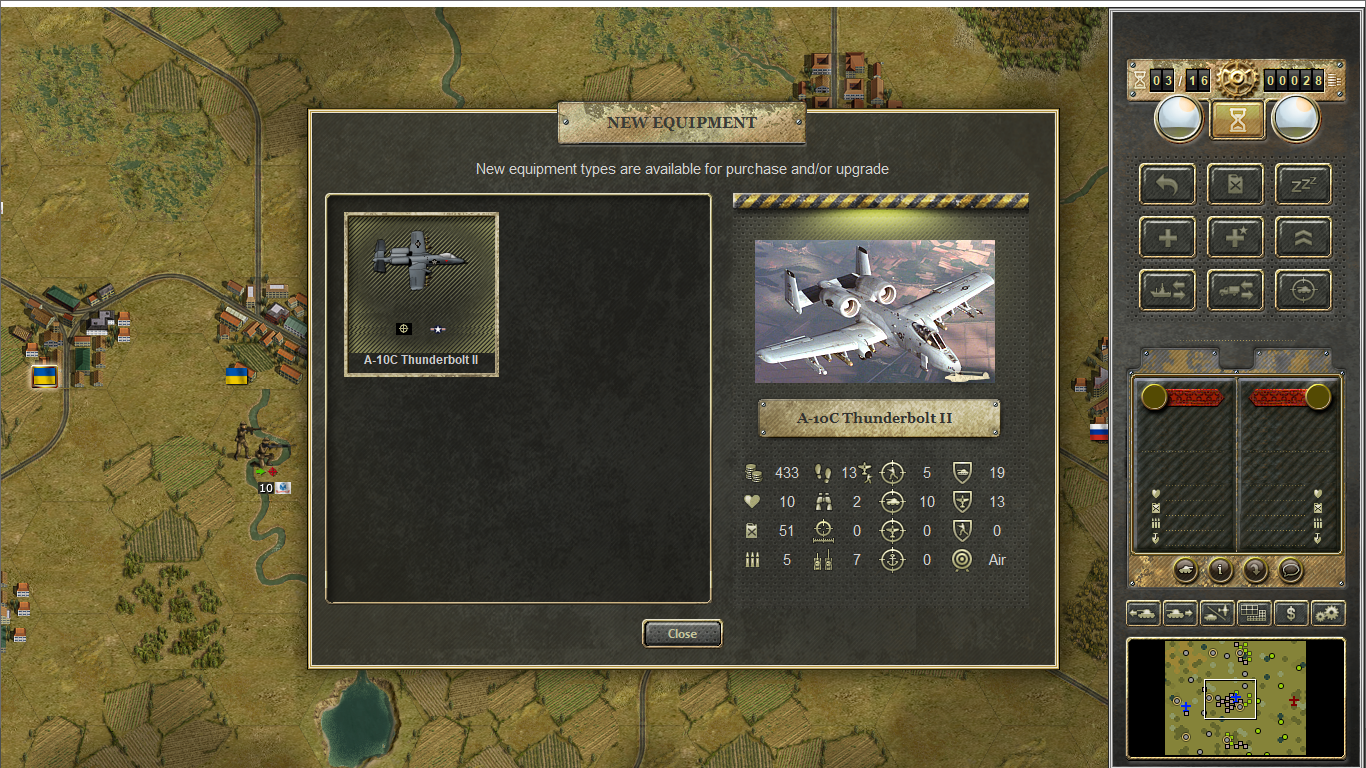Screen dimensions: 1366x768
Task: Close the New Equipment dialog
Action: point(682,633)
